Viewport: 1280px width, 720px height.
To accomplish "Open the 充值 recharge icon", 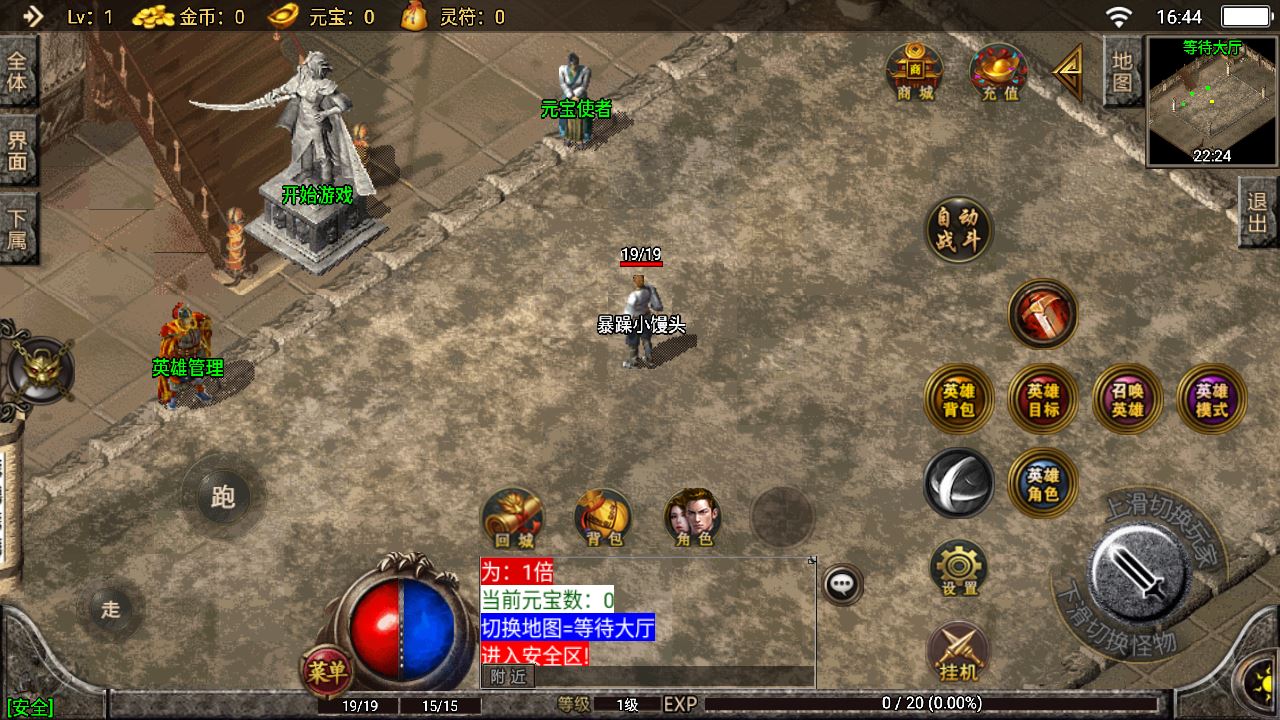I will (999, 72).
